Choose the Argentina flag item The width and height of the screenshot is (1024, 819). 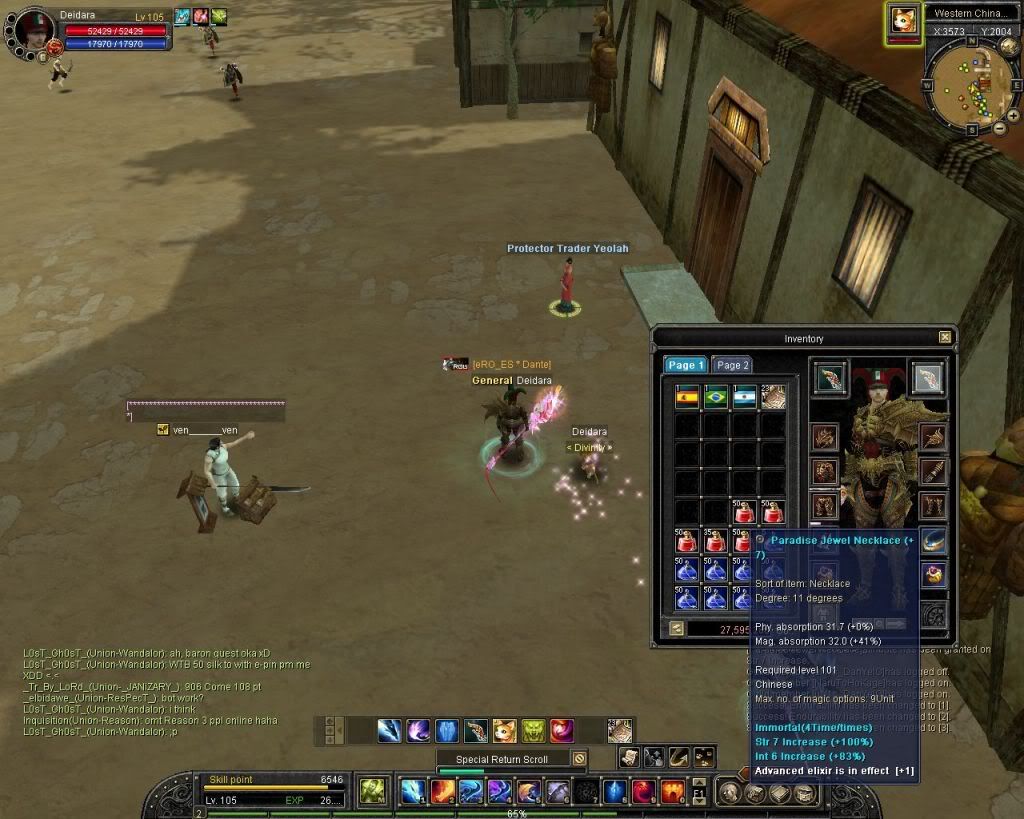(x=744, y=396)
